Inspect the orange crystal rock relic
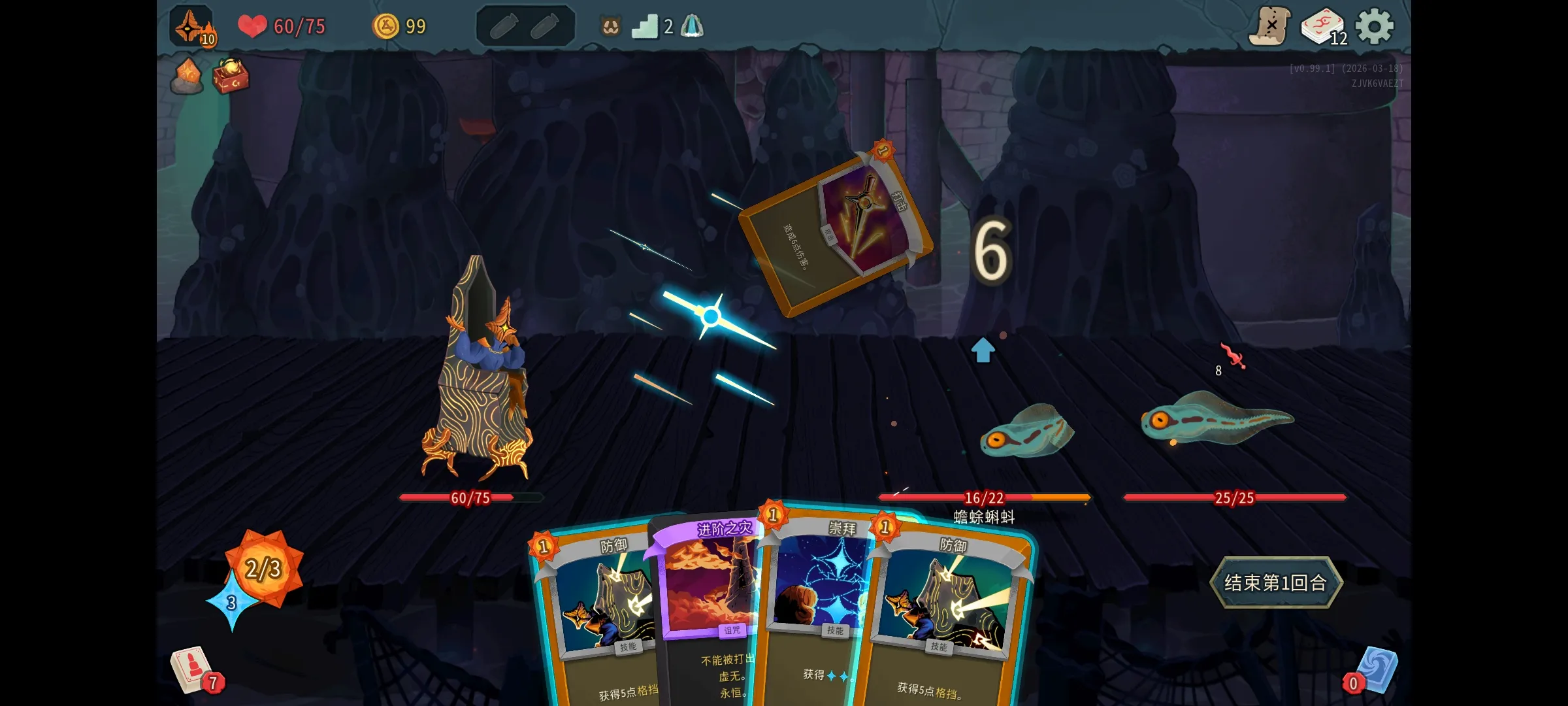Viewport: 1568px width, 706px height. pyautogui.click(x=187, y=76)
